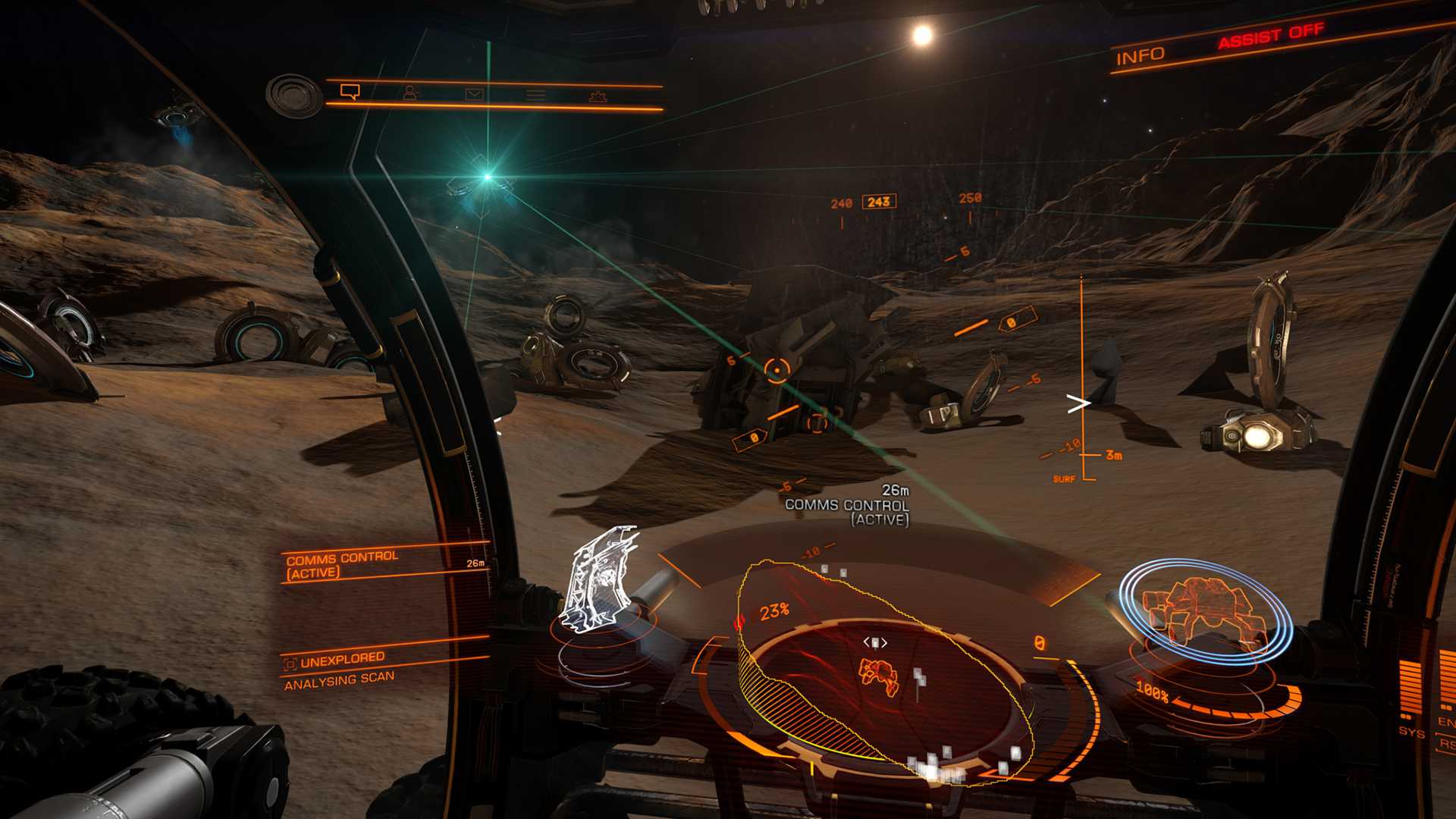Viewport: 1456px width, 819px height.
Task: Open the chat speech-bubble comms tab
Action: (350, 92)
